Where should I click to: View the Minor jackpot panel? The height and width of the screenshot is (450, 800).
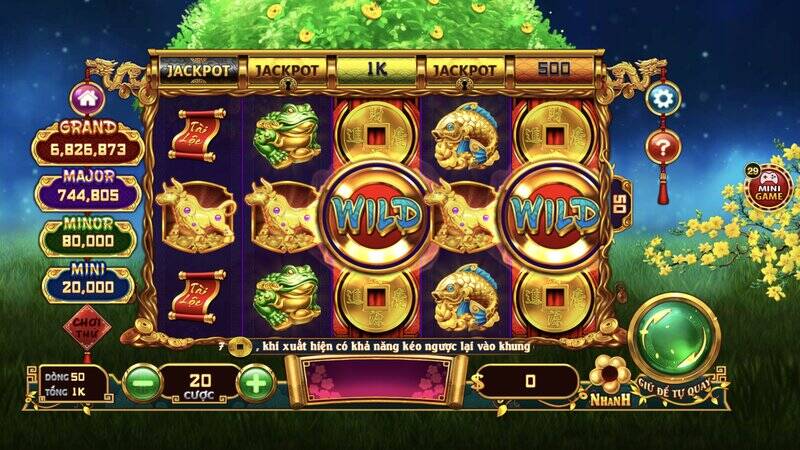(x=88, y=236)
